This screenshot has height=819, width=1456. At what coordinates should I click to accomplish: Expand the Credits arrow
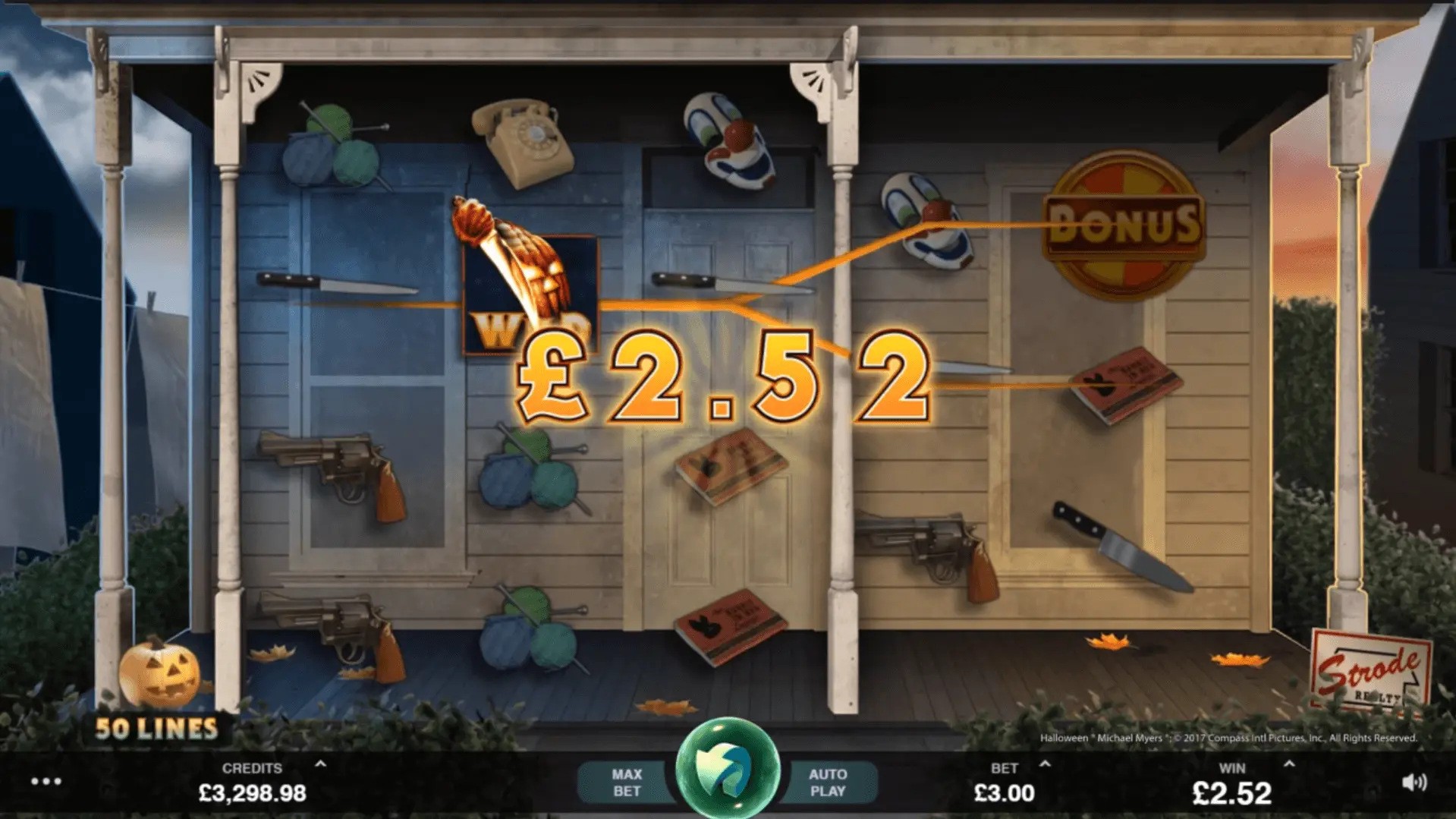click(321, 764)
